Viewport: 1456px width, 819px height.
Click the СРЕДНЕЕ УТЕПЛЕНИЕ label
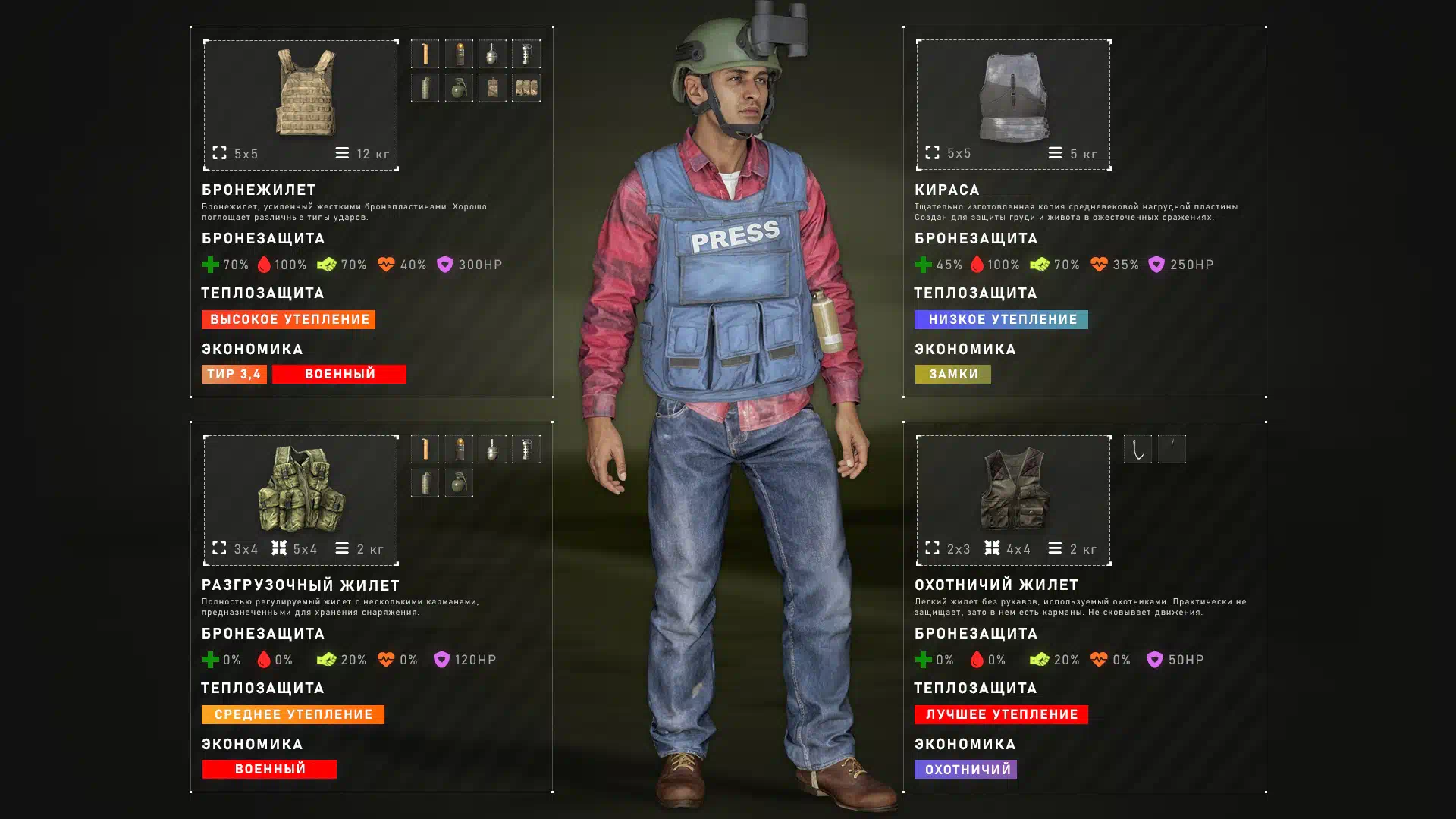click(x=293, y=715)
